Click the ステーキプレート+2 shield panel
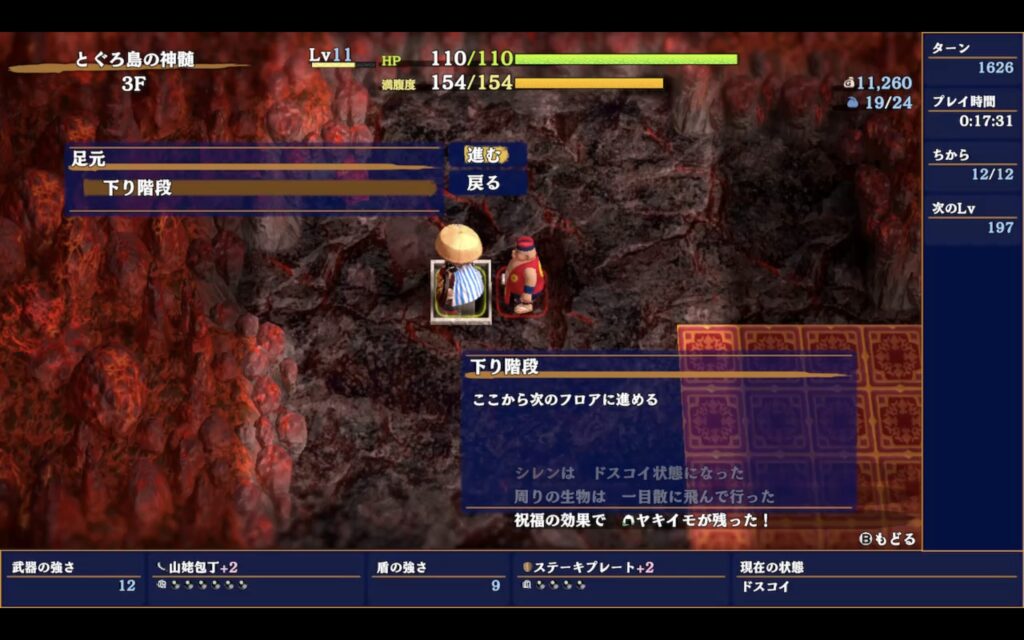1024x640 pixels. [619, 577]
